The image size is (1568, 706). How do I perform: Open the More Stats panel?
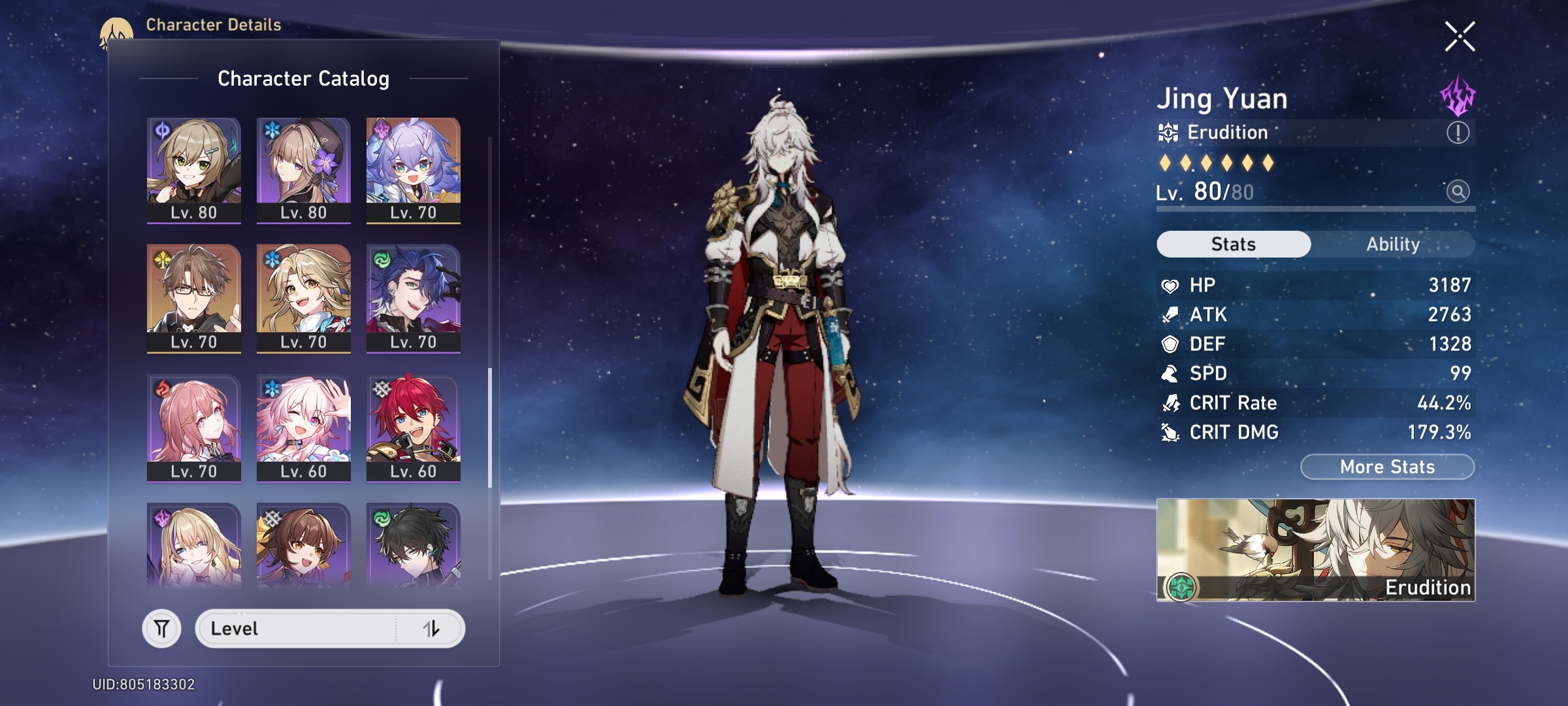[1387, 467]
